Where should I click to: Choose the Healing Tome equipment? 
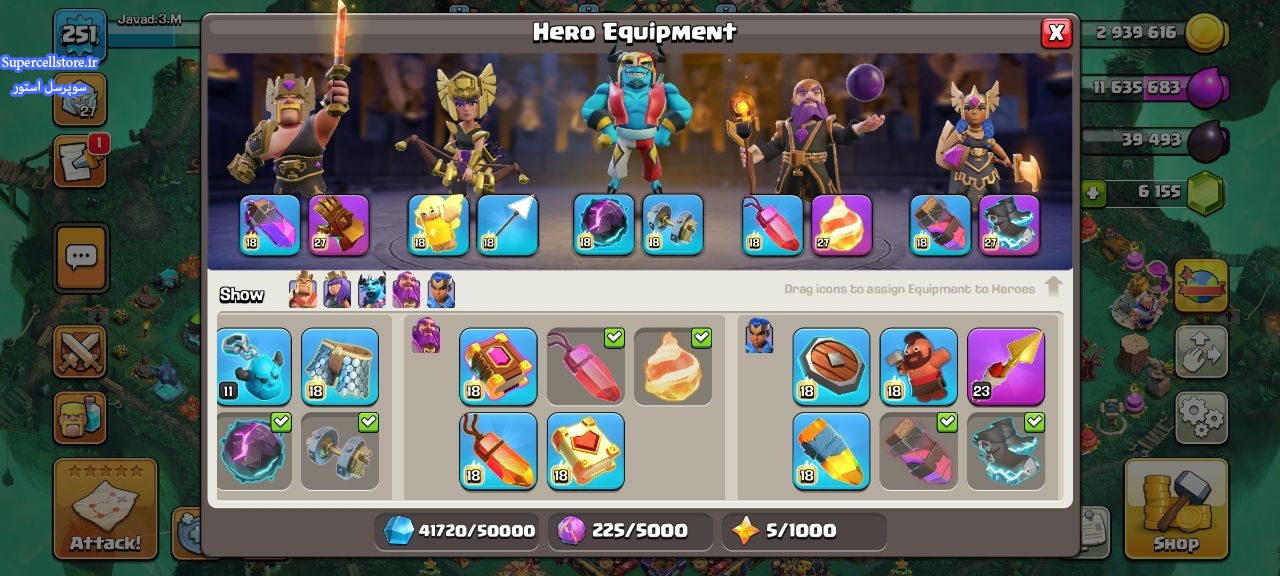pos(586,451)
